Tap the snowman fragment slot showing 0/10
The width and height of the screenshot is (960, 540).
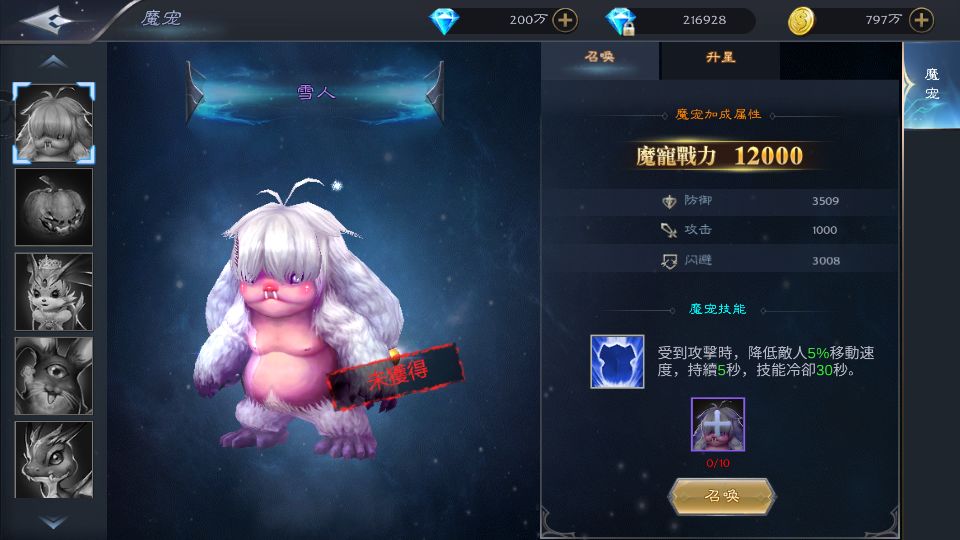click(x=717, y=424)
